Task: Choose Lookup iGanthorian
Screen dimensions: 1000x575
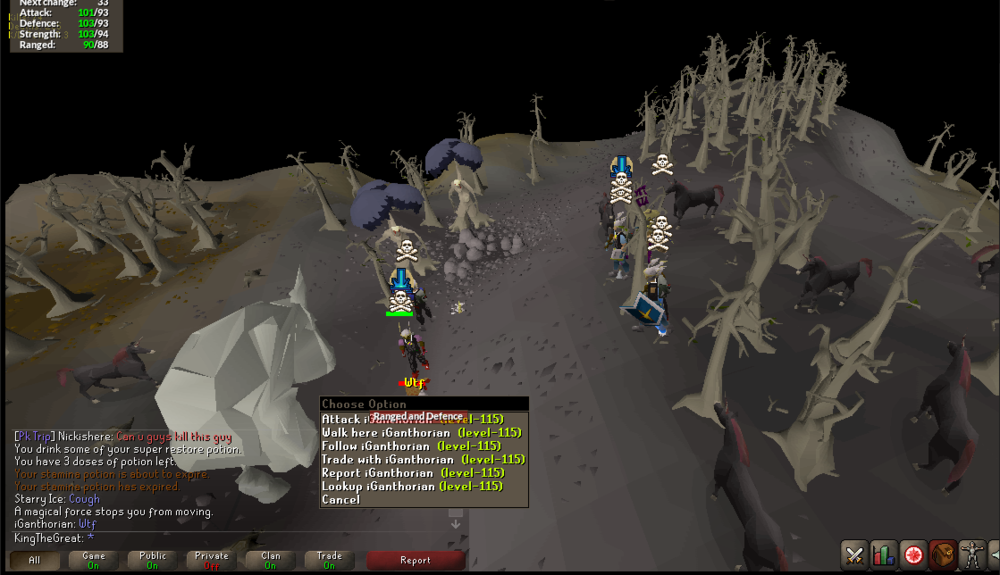Action: coord(412,486)
